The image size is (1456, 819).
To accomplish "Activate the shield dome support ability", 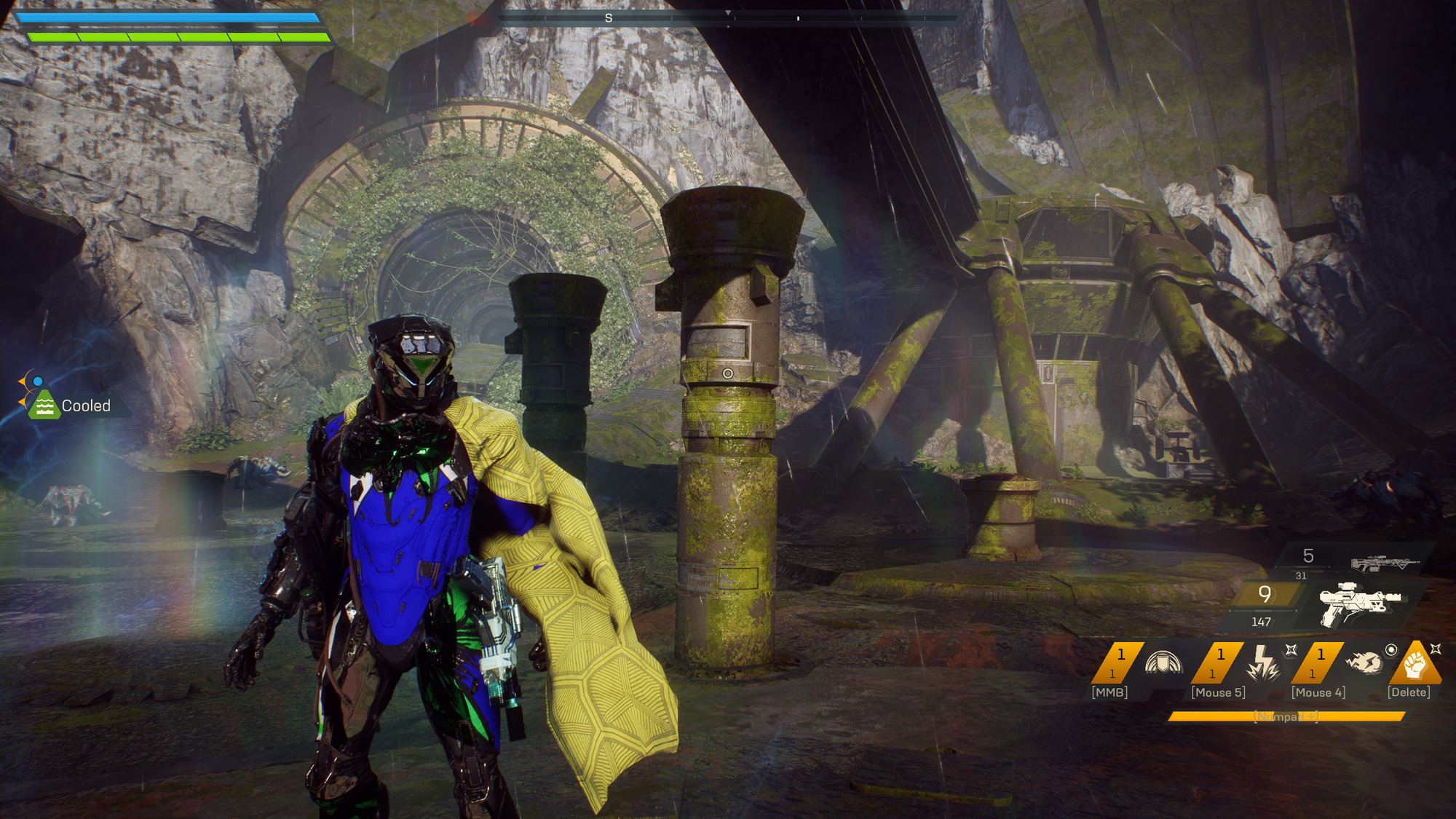I will [1163, 662].
